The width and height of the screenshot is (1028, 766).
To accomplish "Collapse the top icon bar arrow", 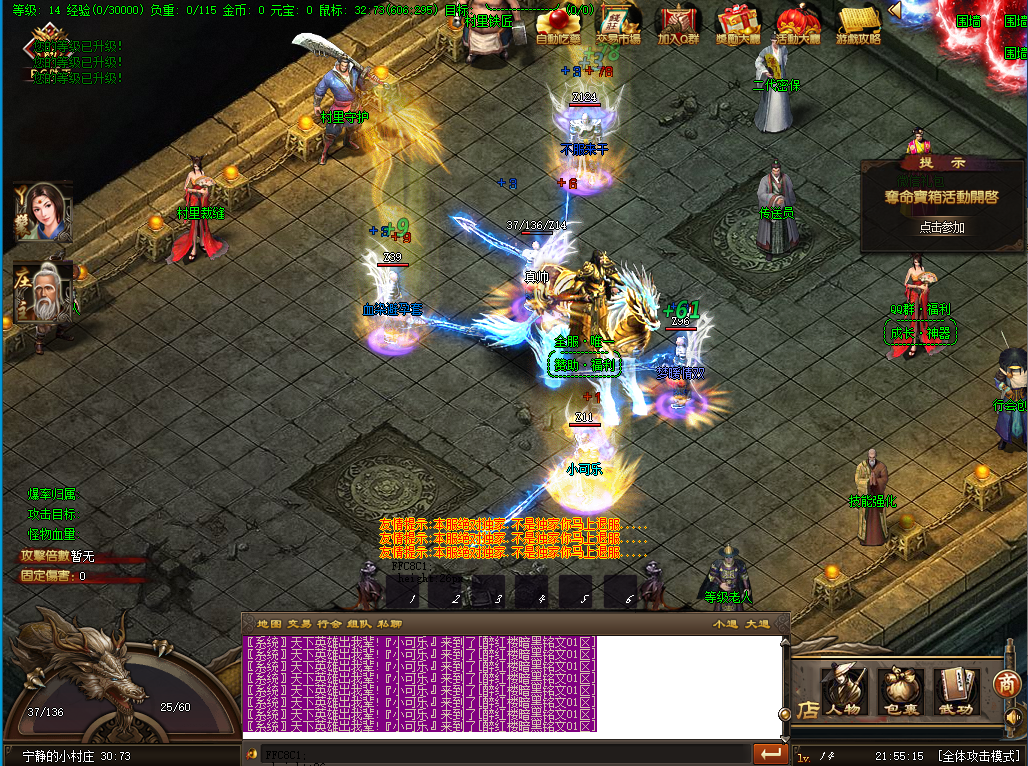I will coord(895,10).
